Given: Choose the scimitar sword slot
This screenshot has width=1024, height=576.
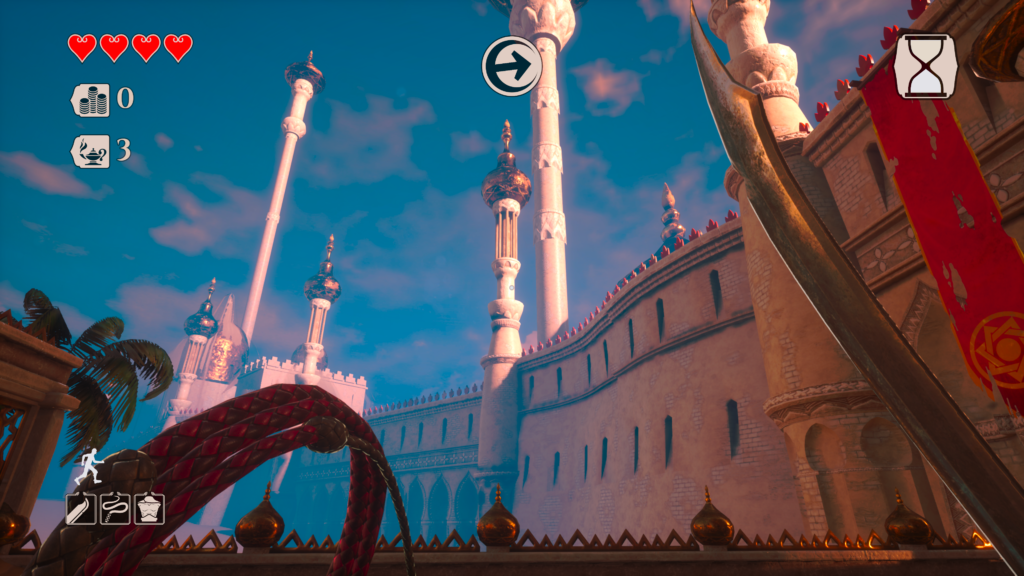Looking at the screenshot, I should click(81, 508).
